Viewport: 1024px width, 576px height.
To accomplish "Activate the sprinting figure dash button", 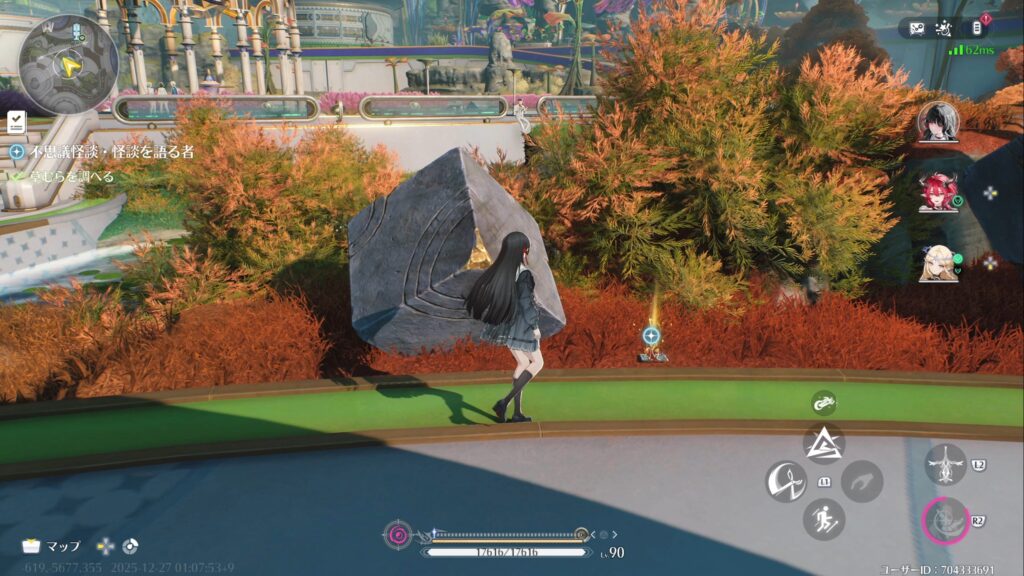I will [824, 519].
